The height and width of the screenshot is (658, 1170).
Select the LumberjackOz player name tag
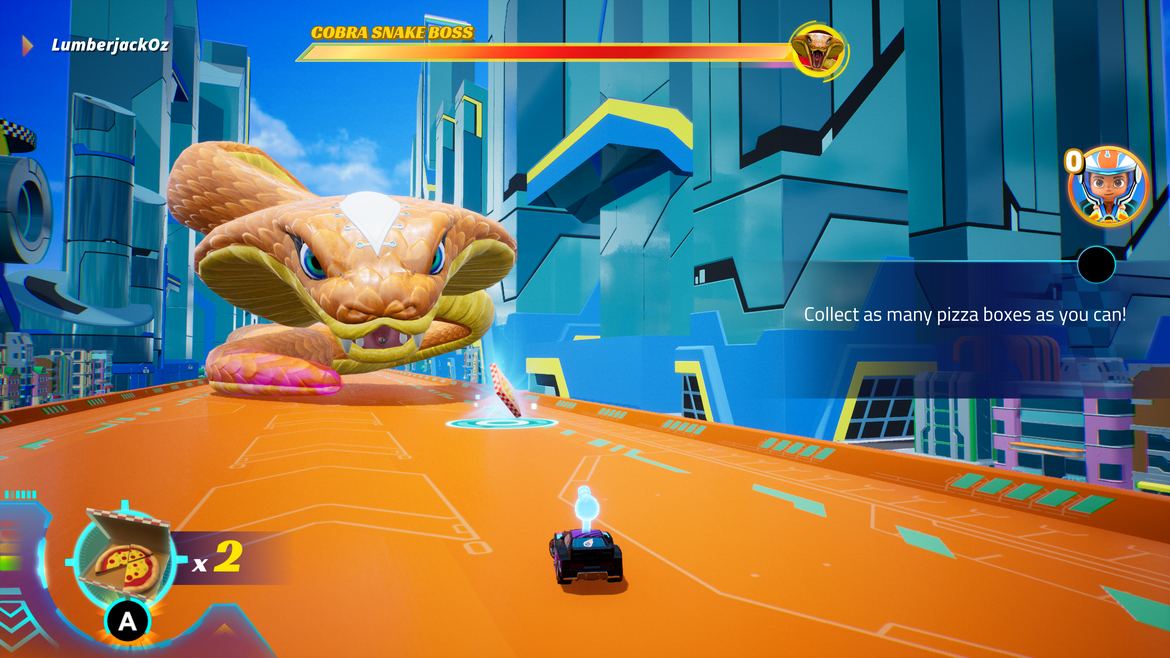(x=110, y=45)
